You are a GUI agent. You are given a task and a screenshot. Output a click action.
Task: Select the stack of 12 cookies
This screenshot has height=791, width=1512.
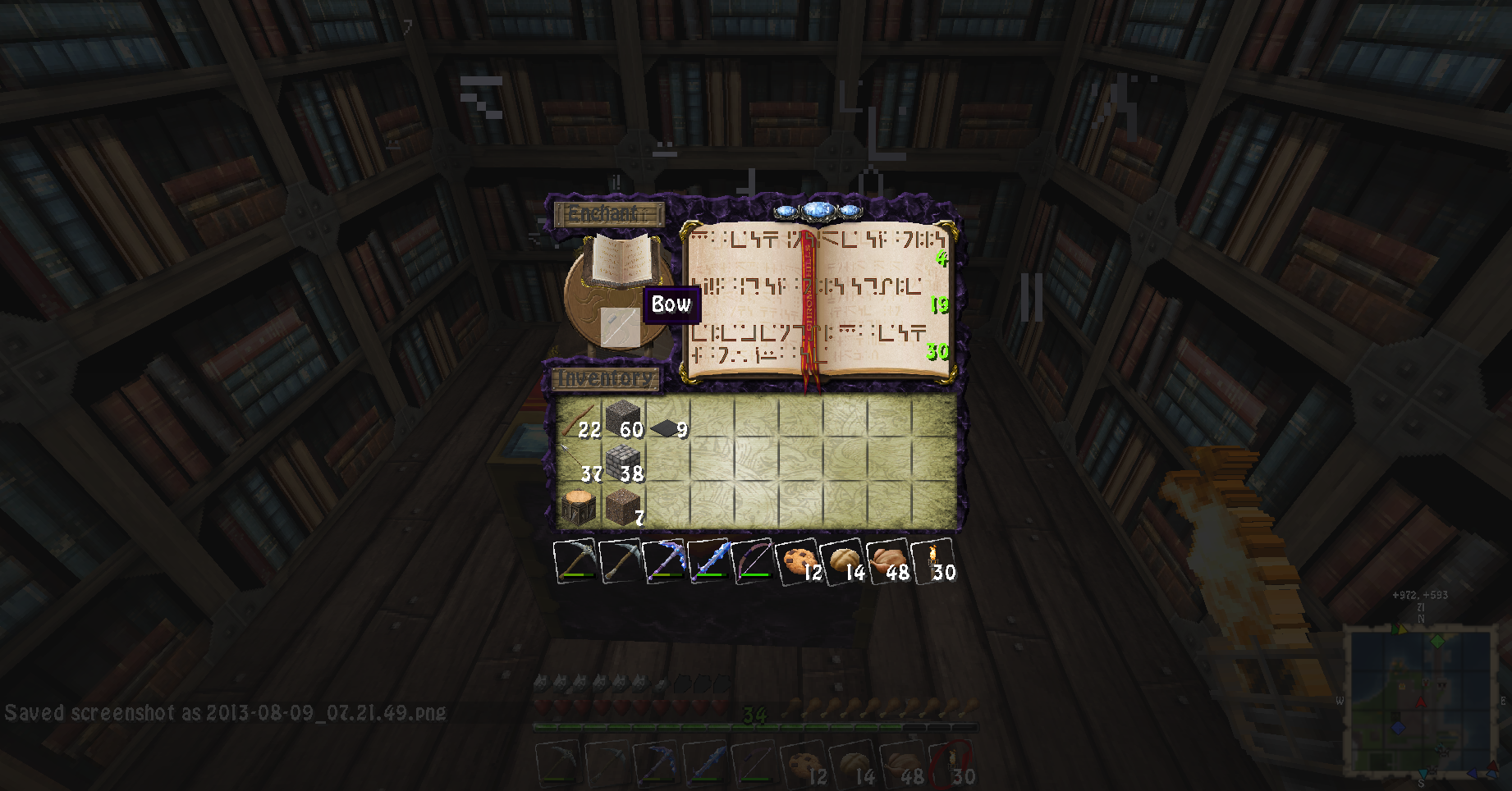pos(796,561)
